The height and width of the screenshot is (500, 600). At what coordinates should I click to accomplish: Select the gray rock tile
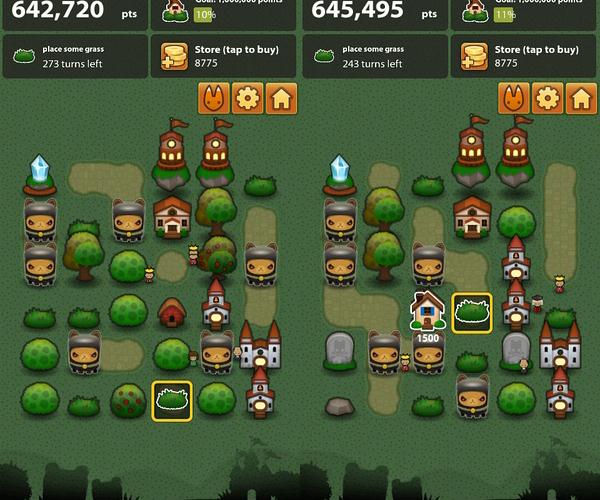tap(339, 406)
